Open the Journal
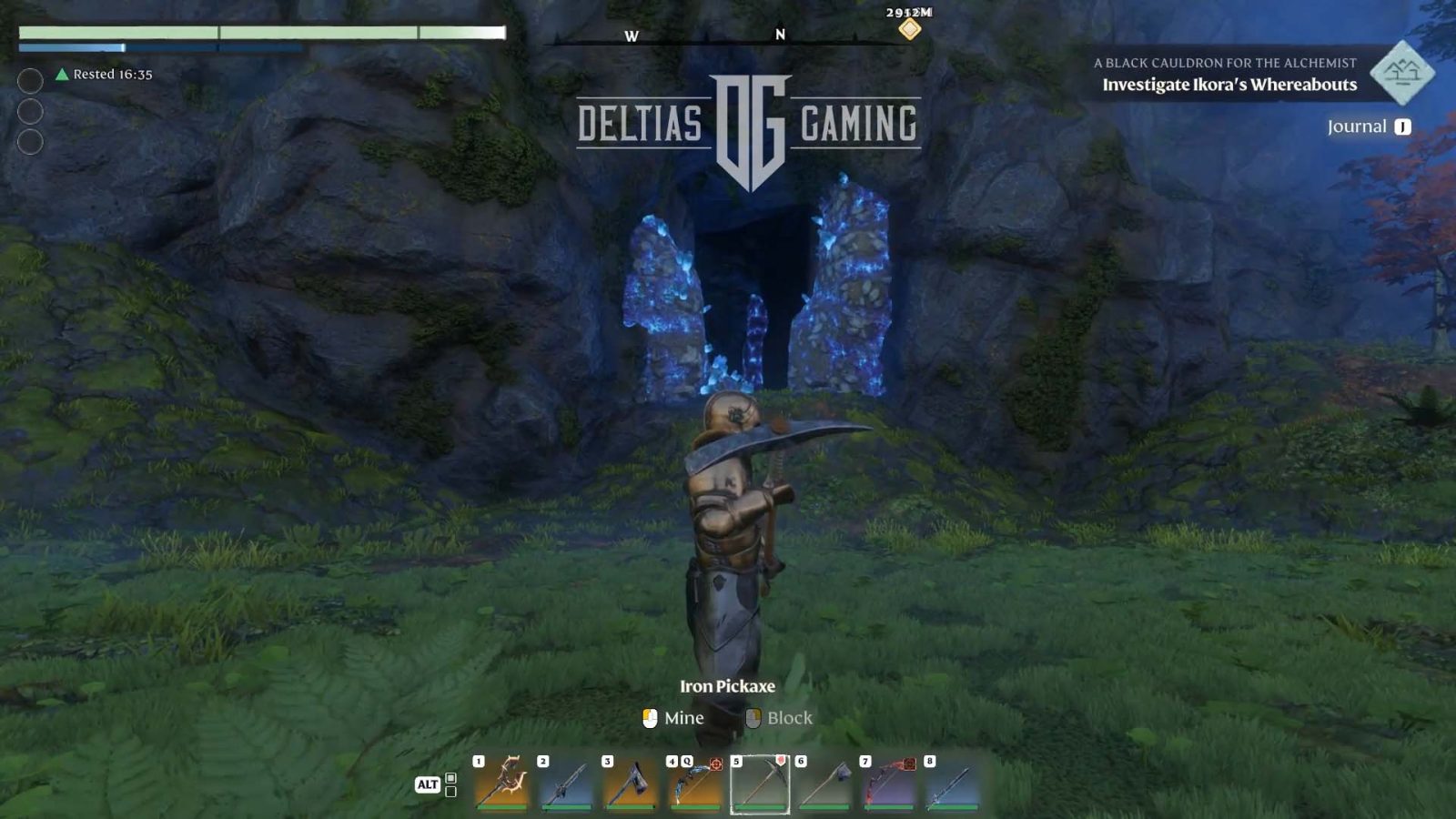 coord(1368,126)
